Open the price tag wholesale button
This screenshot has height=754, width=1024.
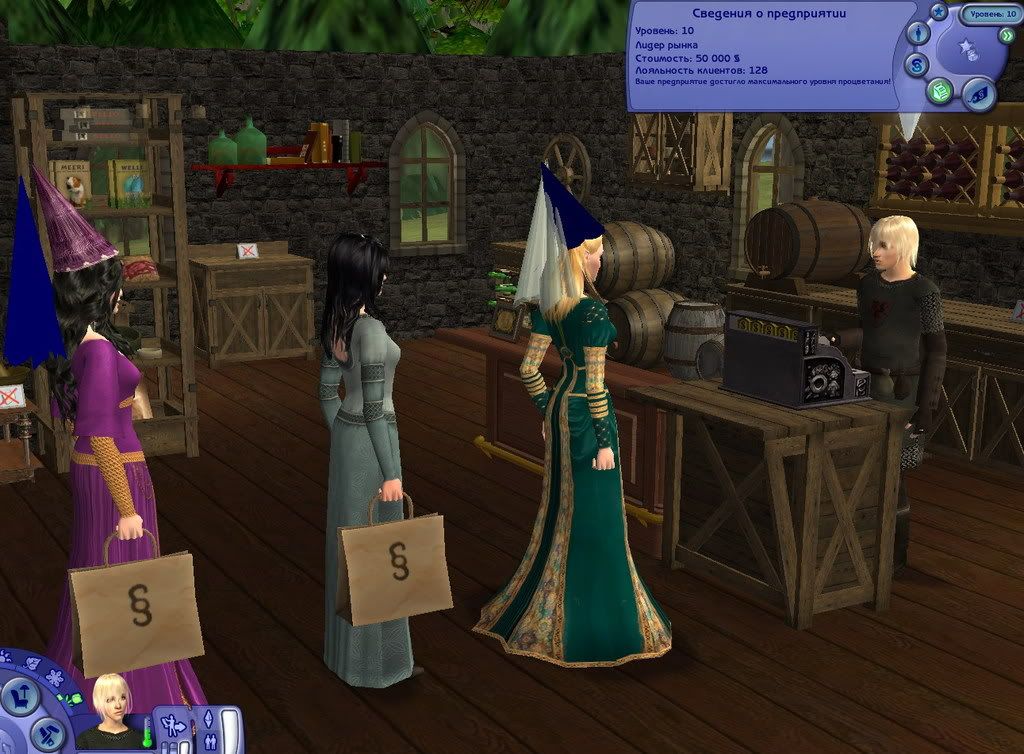pyautogui.click(x=979, y=94)
